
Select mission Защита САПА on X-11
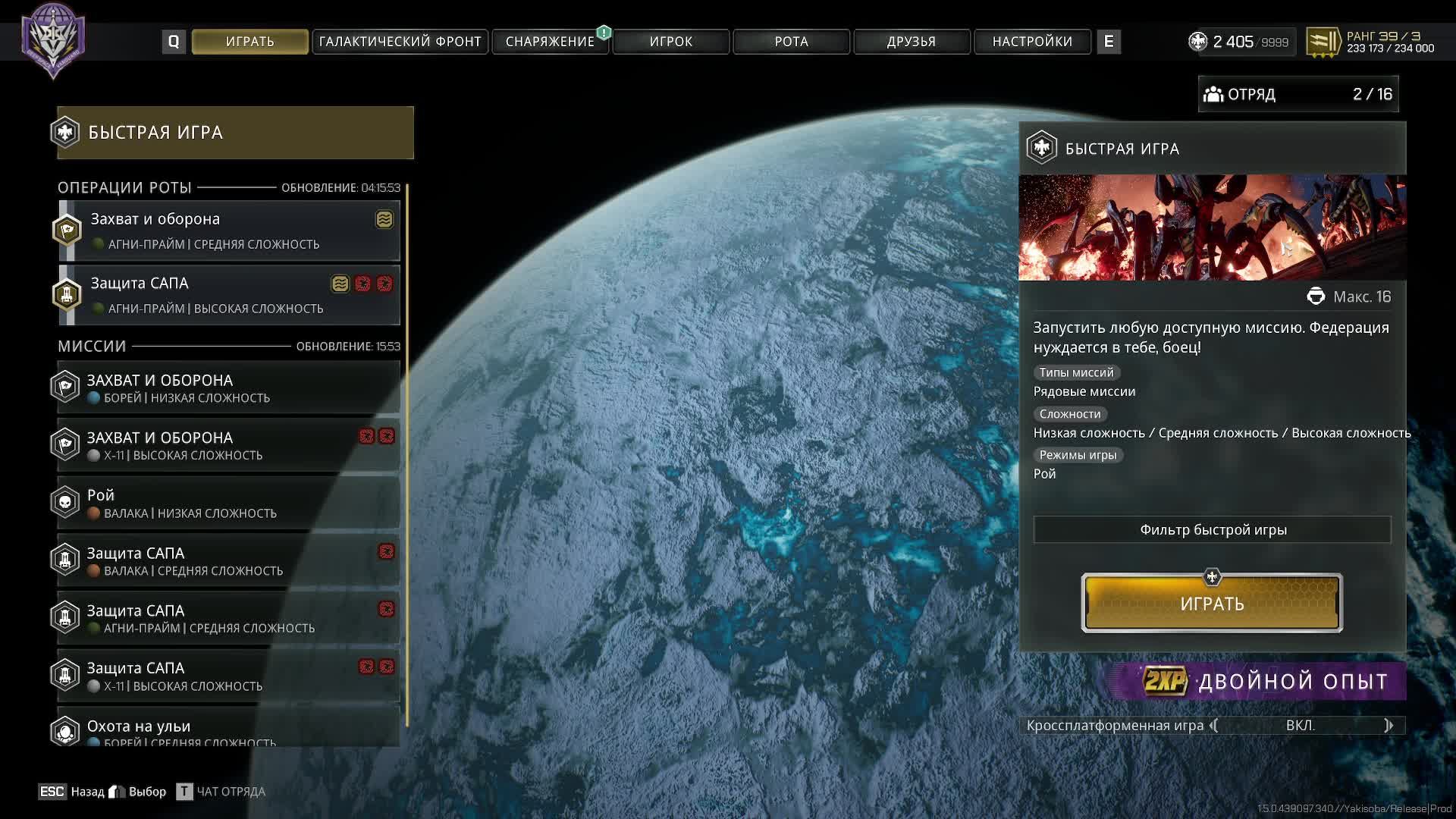[x=229, y=676]
